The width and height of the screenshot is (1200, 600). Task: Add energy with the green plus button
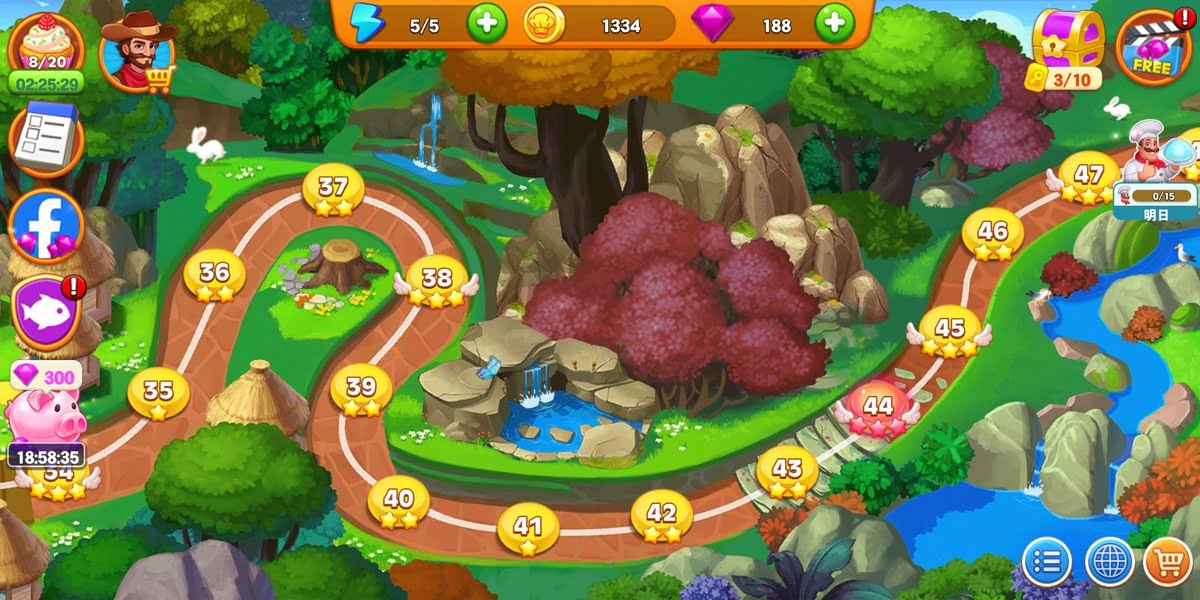(x=486, y=23)
